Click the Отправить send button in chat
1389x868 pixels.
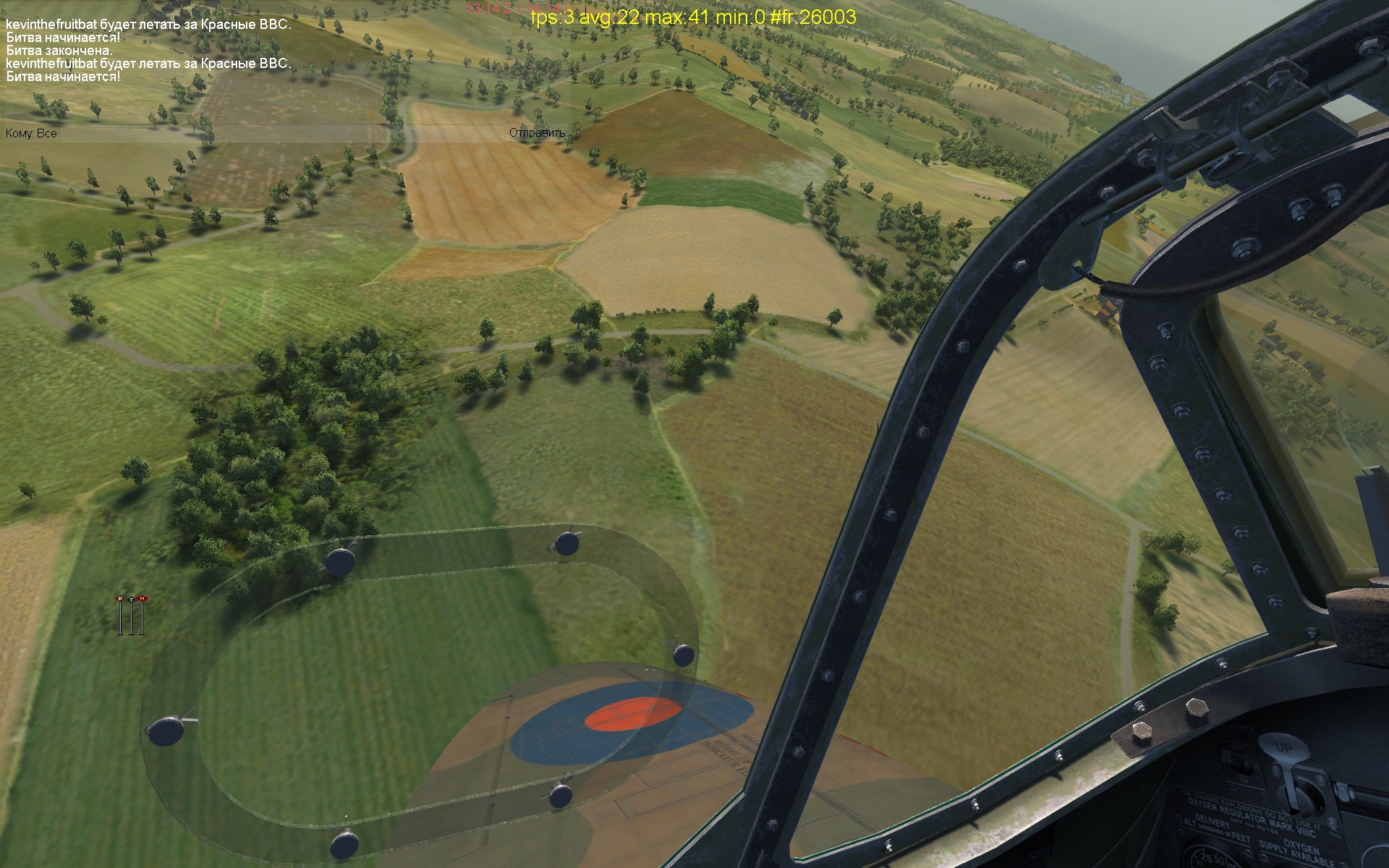[x=537, y=133]
